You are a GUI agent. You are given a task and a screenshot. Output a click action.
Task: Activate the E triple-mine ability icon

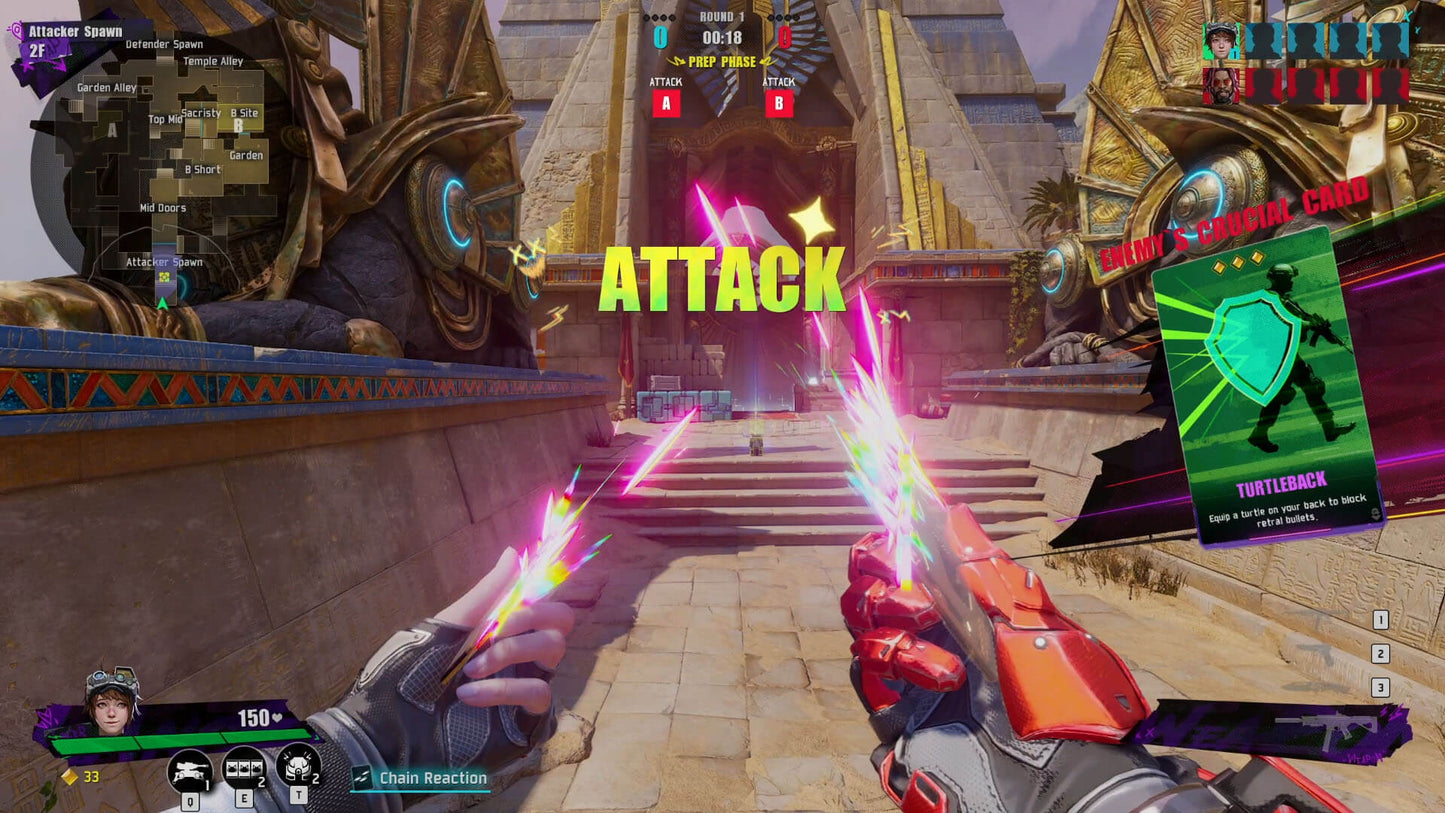tap(244, 768)
